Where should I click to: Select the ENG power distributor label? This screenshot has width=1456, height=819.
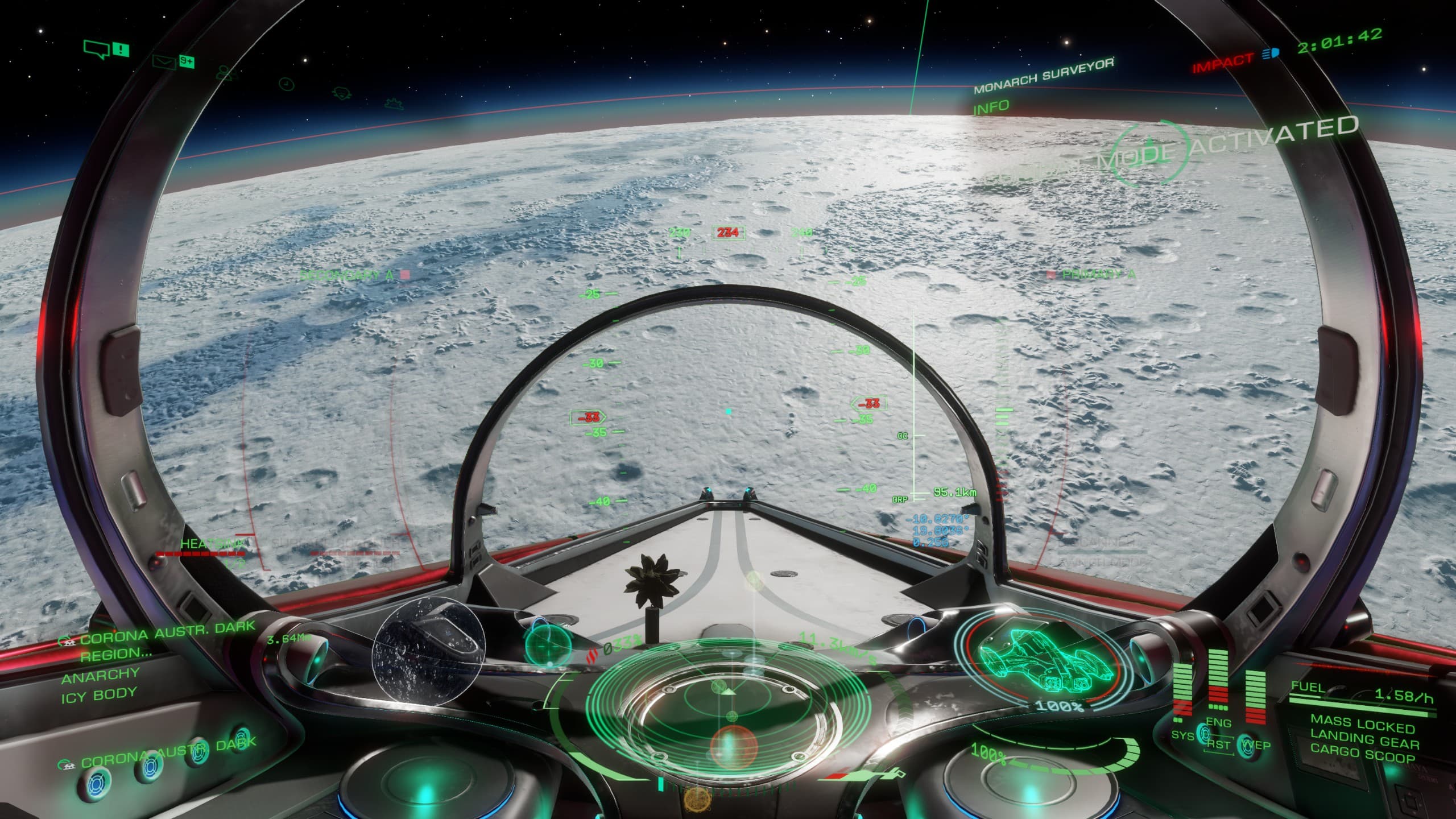point(1219,723)
